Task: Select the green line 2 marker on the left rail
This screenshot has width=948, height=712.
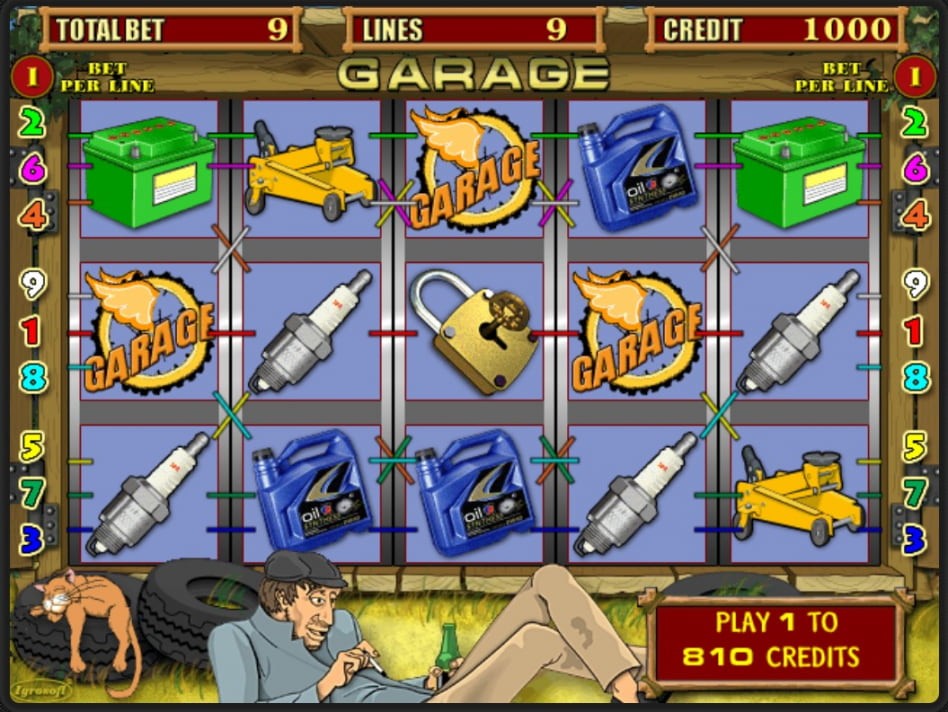Action: pyautogui.click(x=33, y=123)
